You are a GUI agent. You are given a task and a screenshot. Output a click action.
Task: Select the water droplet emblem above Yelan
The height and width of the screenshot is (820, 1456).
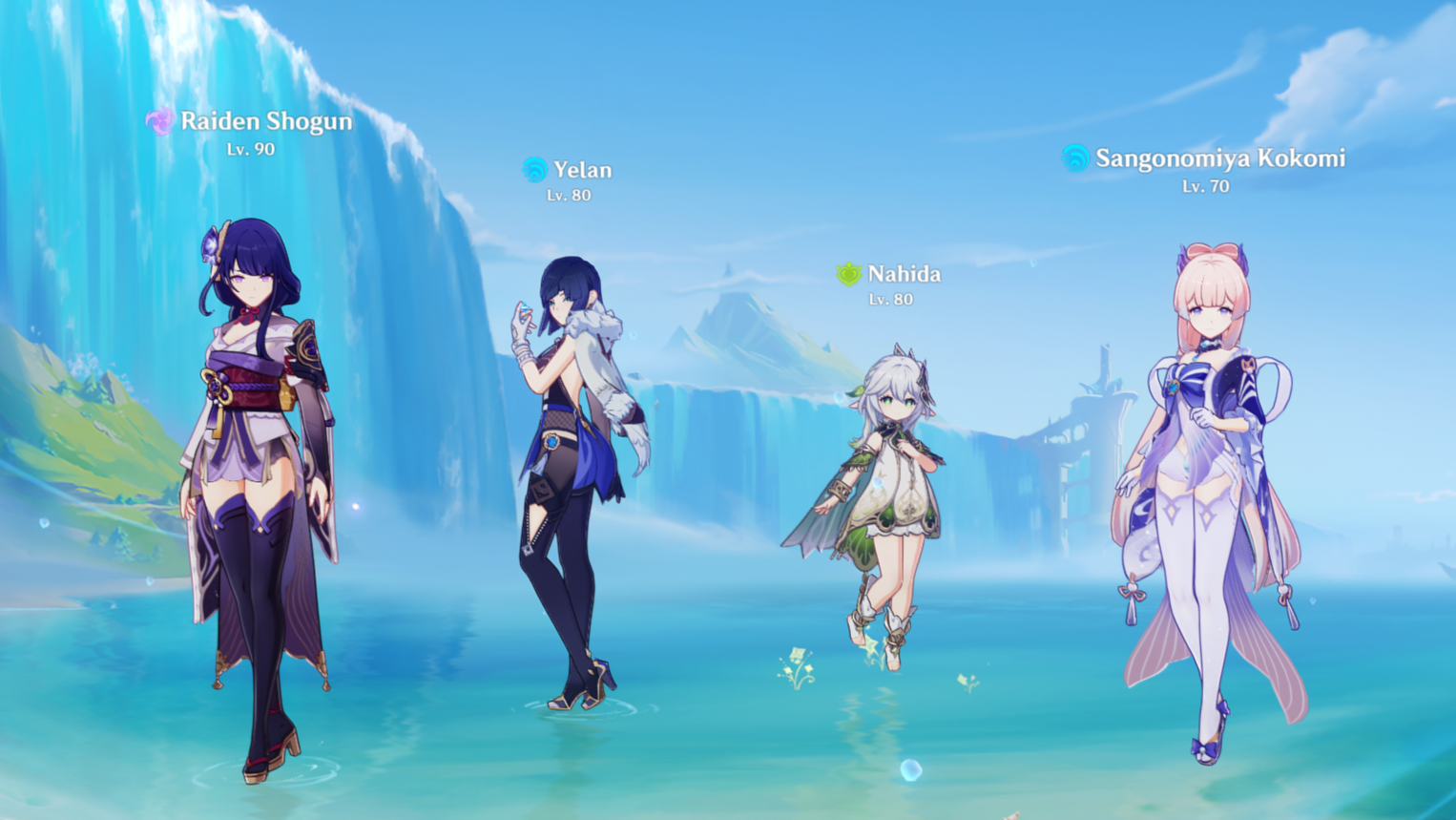[534, 170]
